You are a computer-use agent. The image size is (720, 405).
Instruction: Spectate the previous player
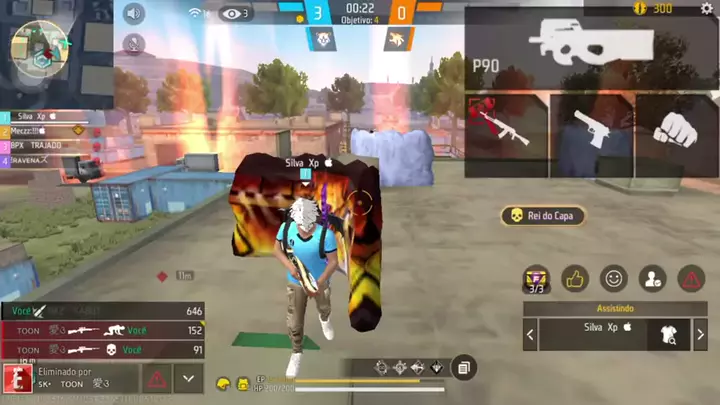531,335
